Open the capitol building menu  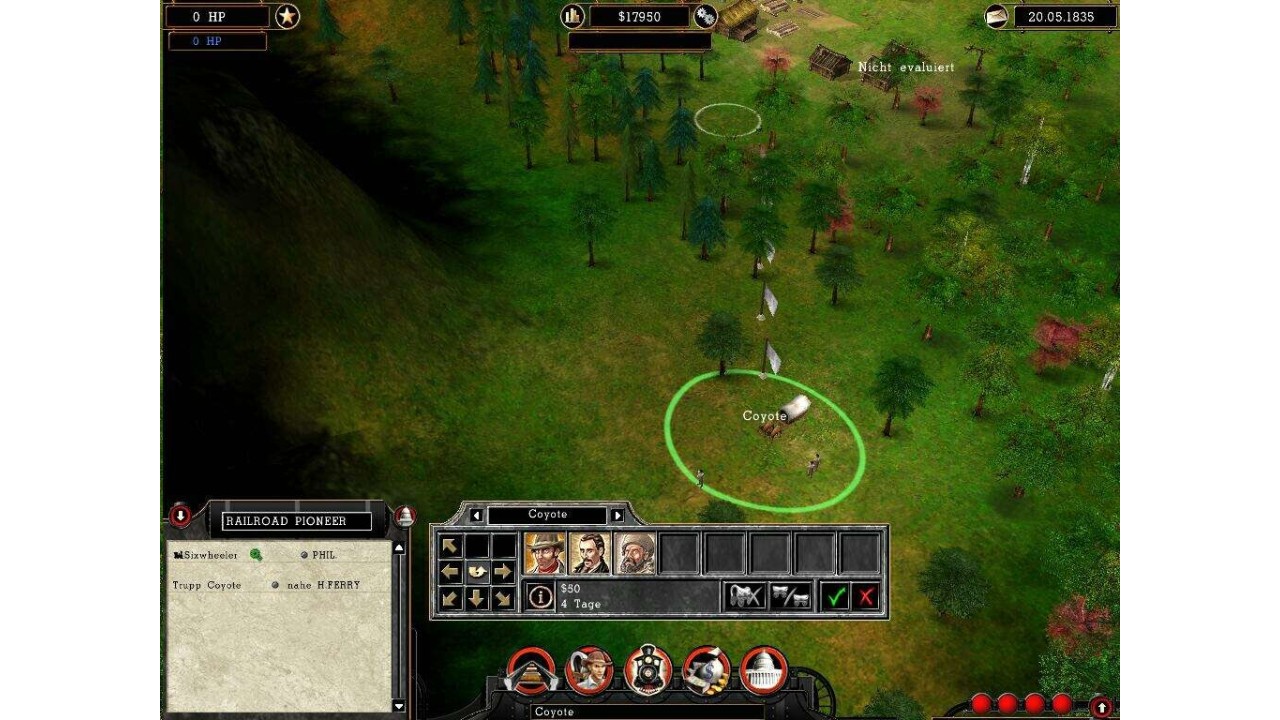pyautogui.click(x=765, y=672)
